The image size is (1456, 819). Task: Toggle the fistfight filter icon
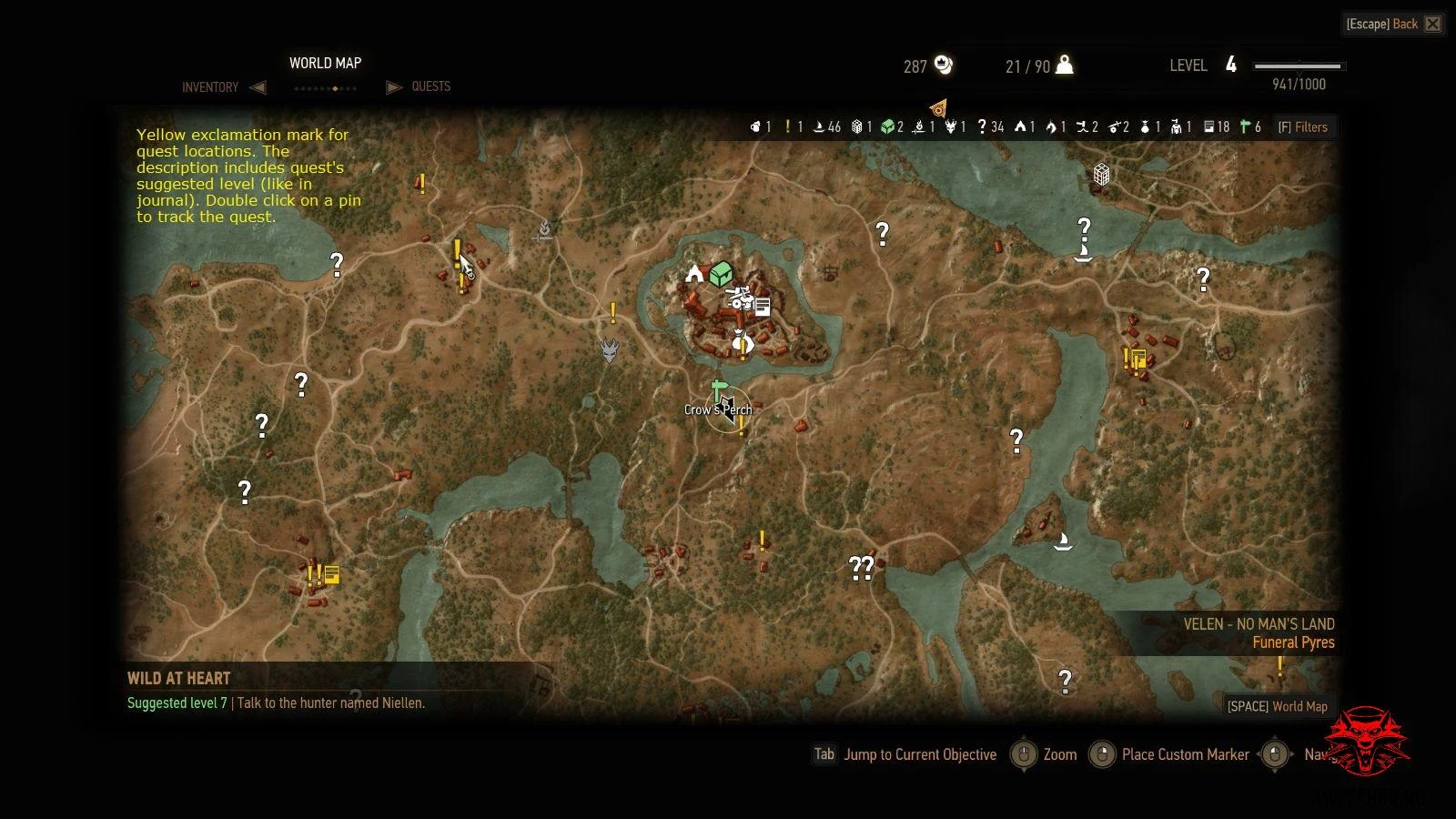[x=1082, y=126]
